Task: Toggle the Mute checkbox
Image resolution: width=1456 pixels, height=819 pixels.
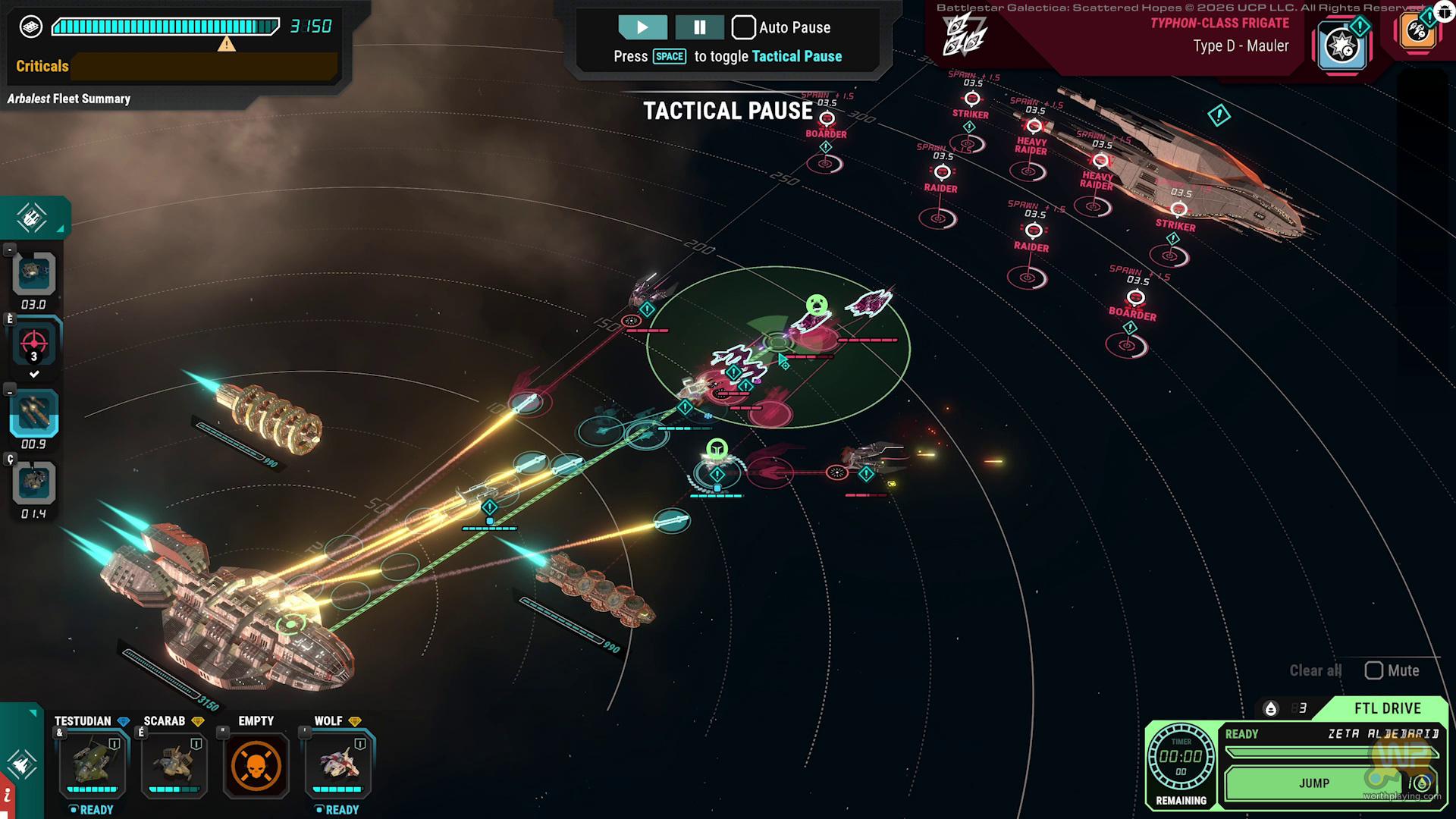Action: (x=1373, y=670)
